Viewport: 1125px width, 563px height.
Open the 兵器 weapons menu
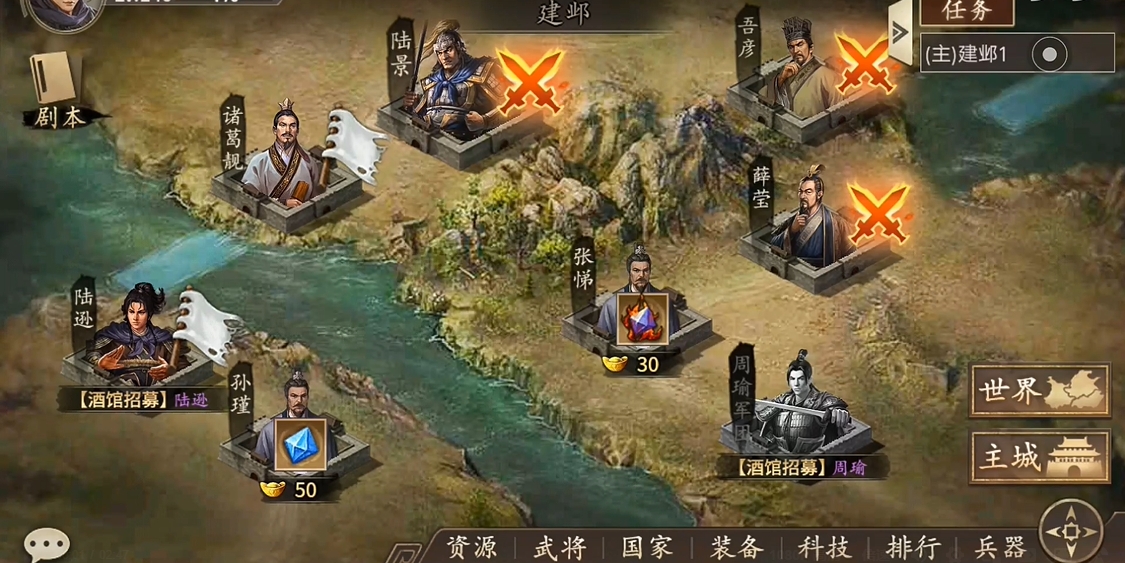pos(1000,547)
